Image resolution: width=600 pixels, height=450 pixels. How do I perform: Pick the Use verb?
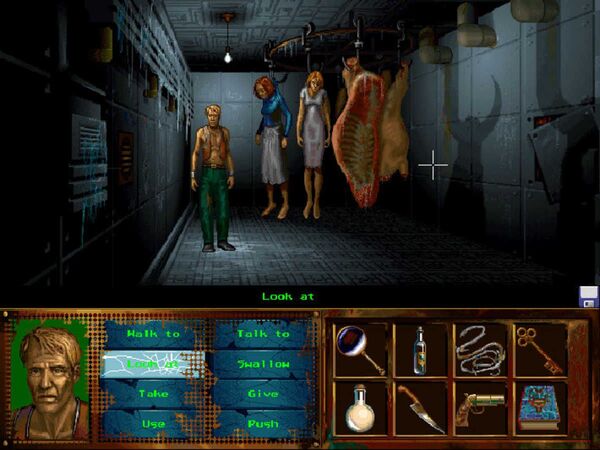point(153,423)
